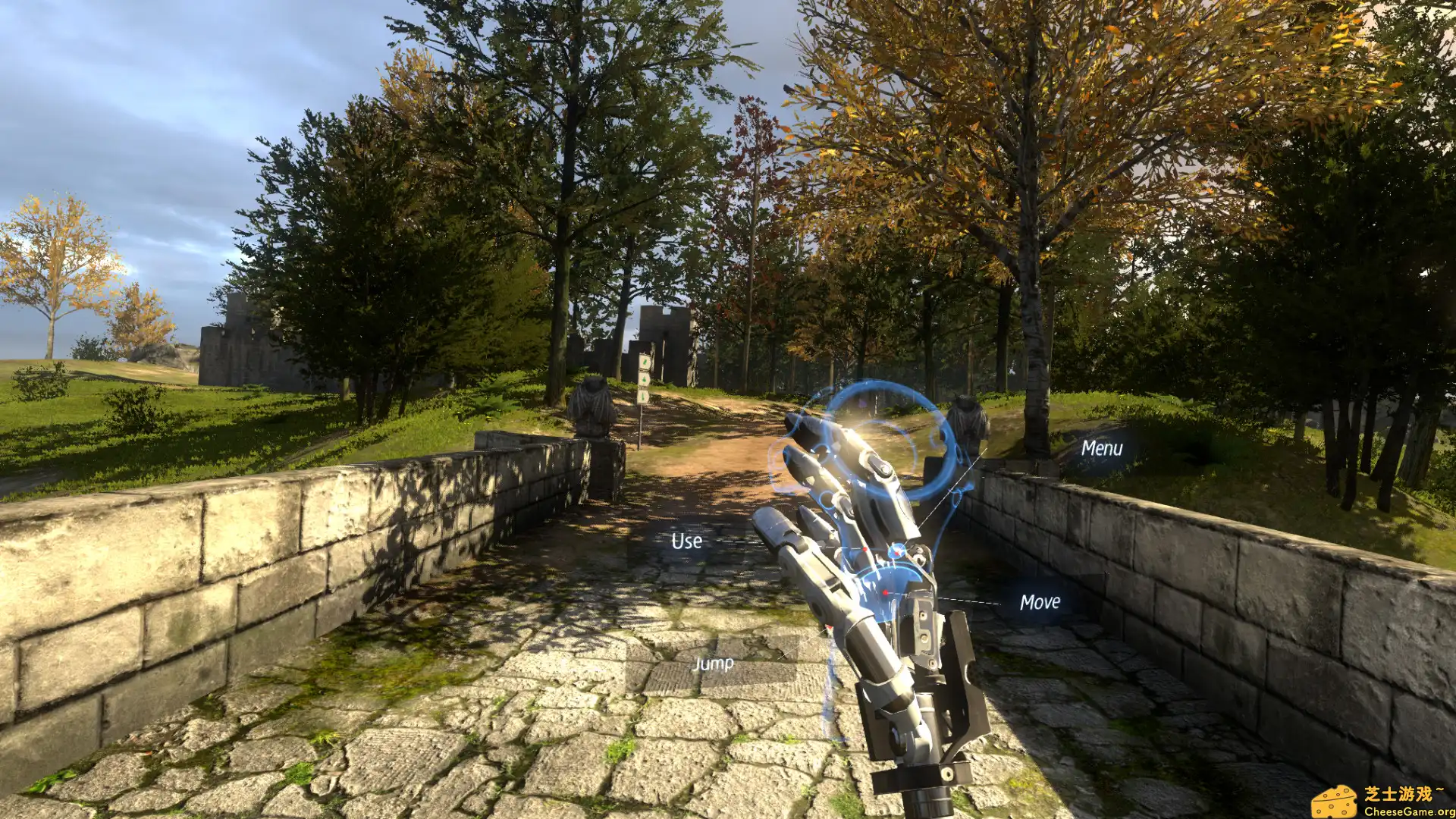Screen dimensions: 1456x819
Task: Click the blue circular dial hologram on the wrist
Action: [x=897, y=551]
